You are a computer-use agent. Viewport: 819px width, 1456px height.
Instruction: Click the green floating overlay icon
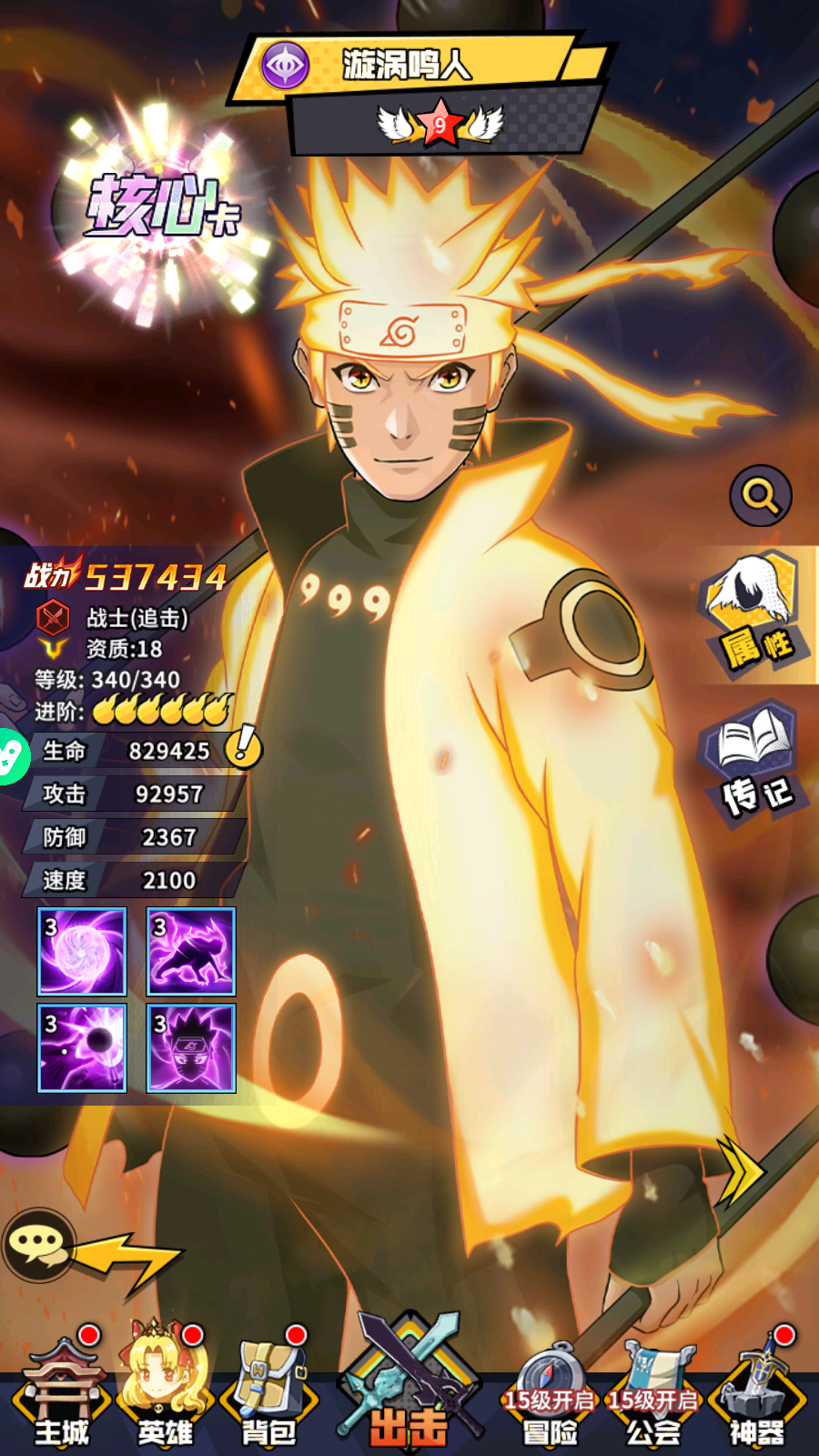[11, 756]
